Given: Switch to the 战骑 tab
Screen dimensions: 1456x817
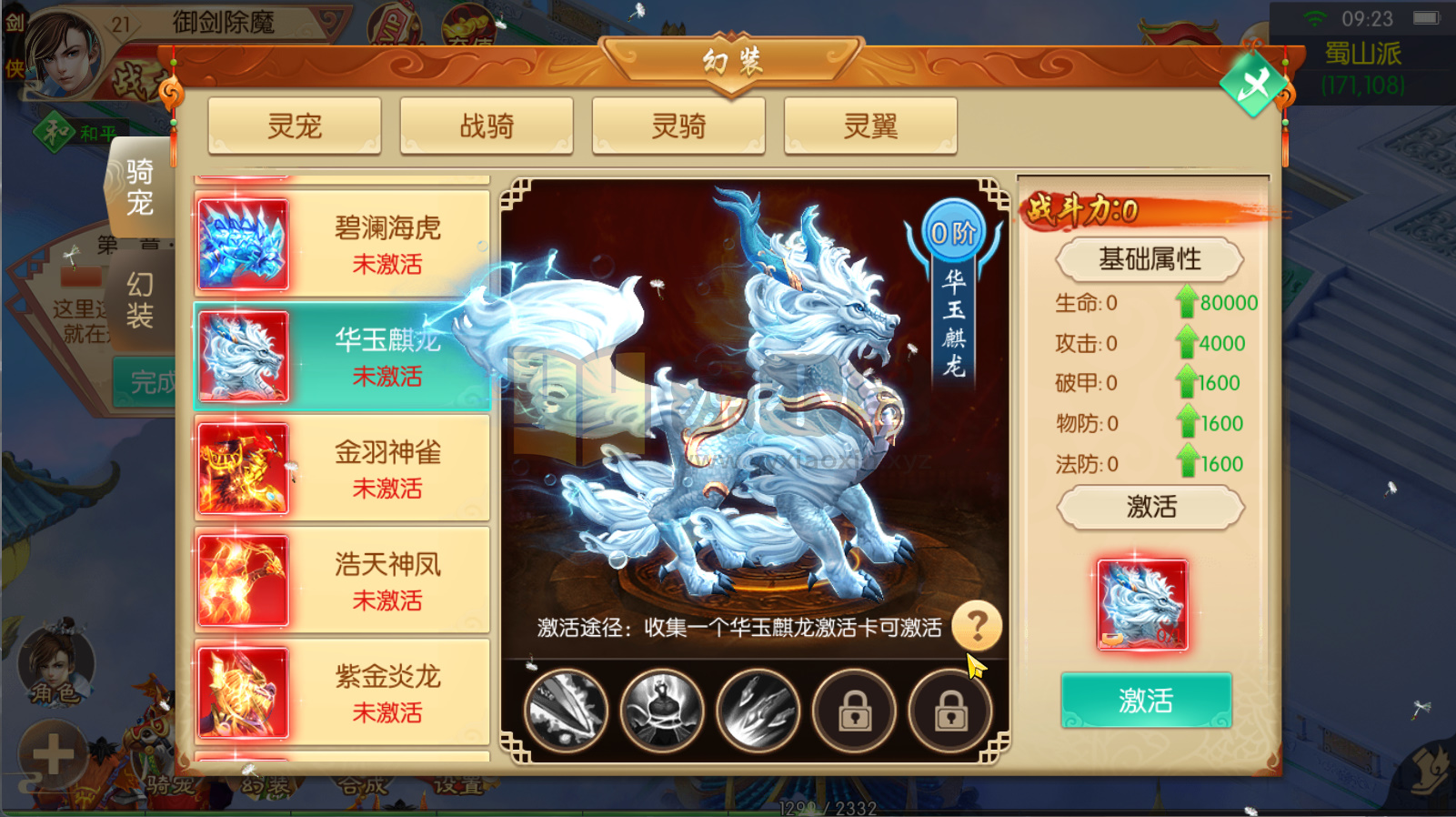Looking at the screenshot, I should pyautogui.click(x=487, y=126).
